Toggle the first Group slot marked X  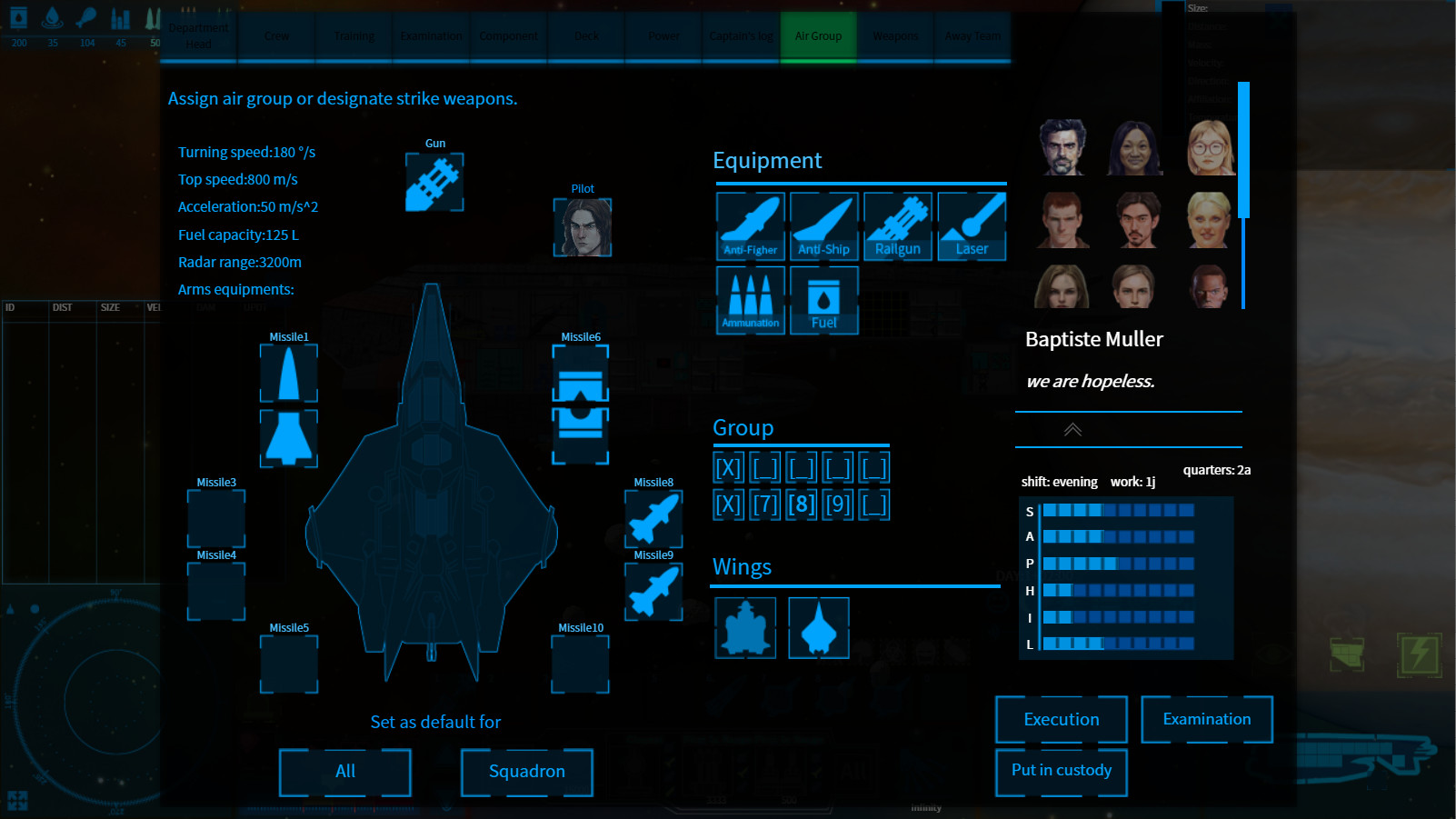[727, 466]
